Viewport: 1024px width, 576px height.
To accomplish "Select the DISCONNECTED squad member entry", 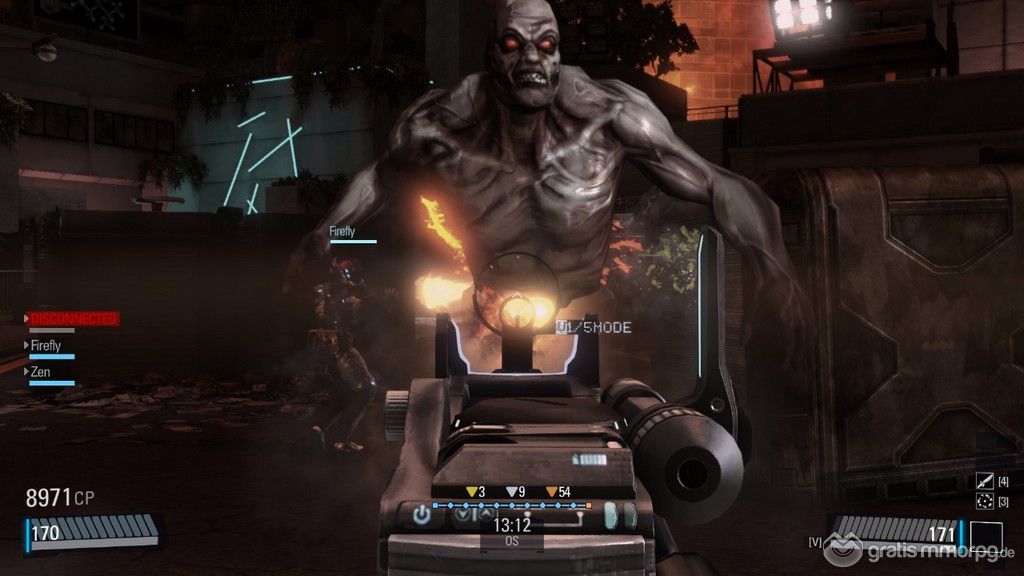I will [73, 319].
